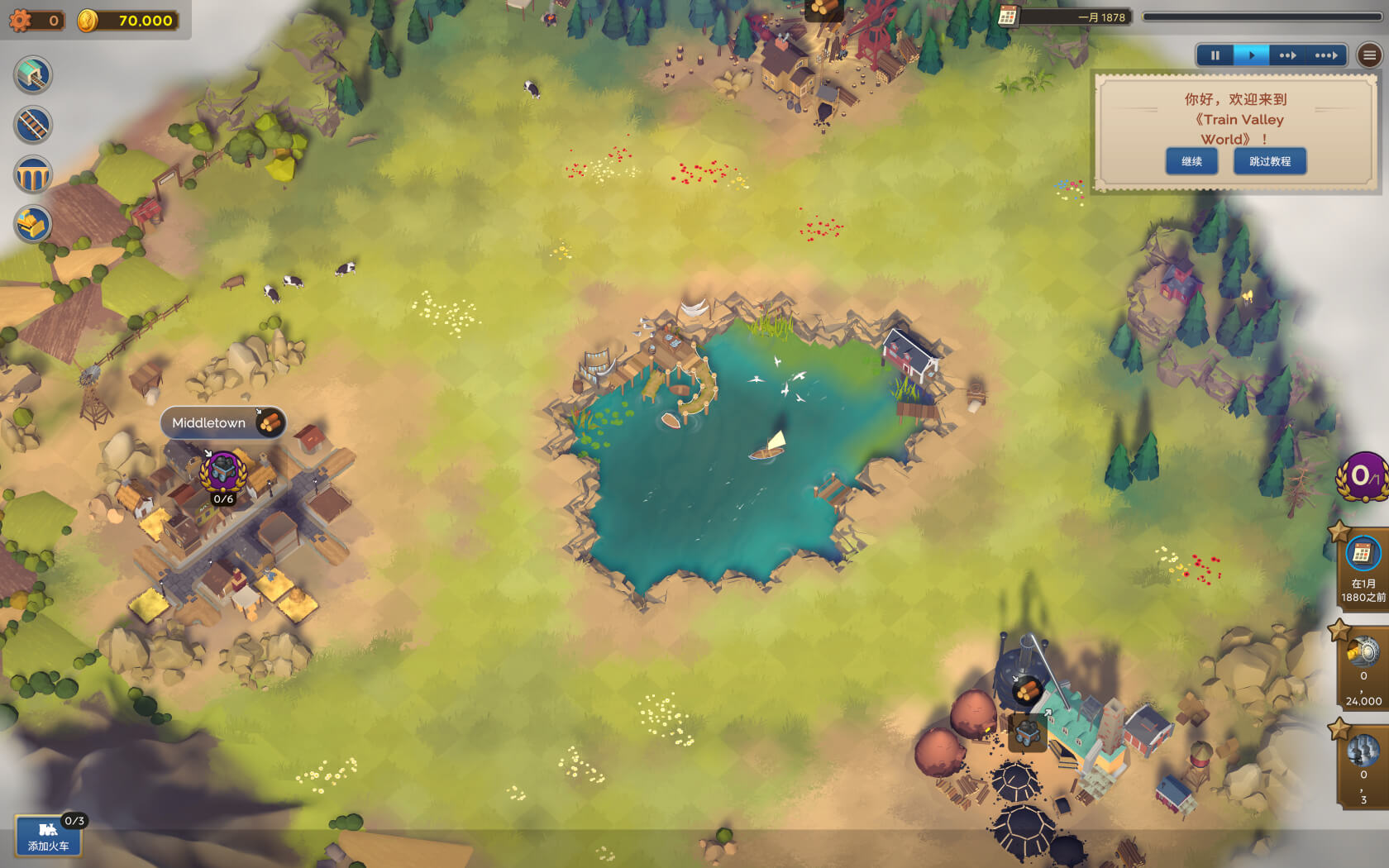View the calendar deadline objective

[1362, 569]
